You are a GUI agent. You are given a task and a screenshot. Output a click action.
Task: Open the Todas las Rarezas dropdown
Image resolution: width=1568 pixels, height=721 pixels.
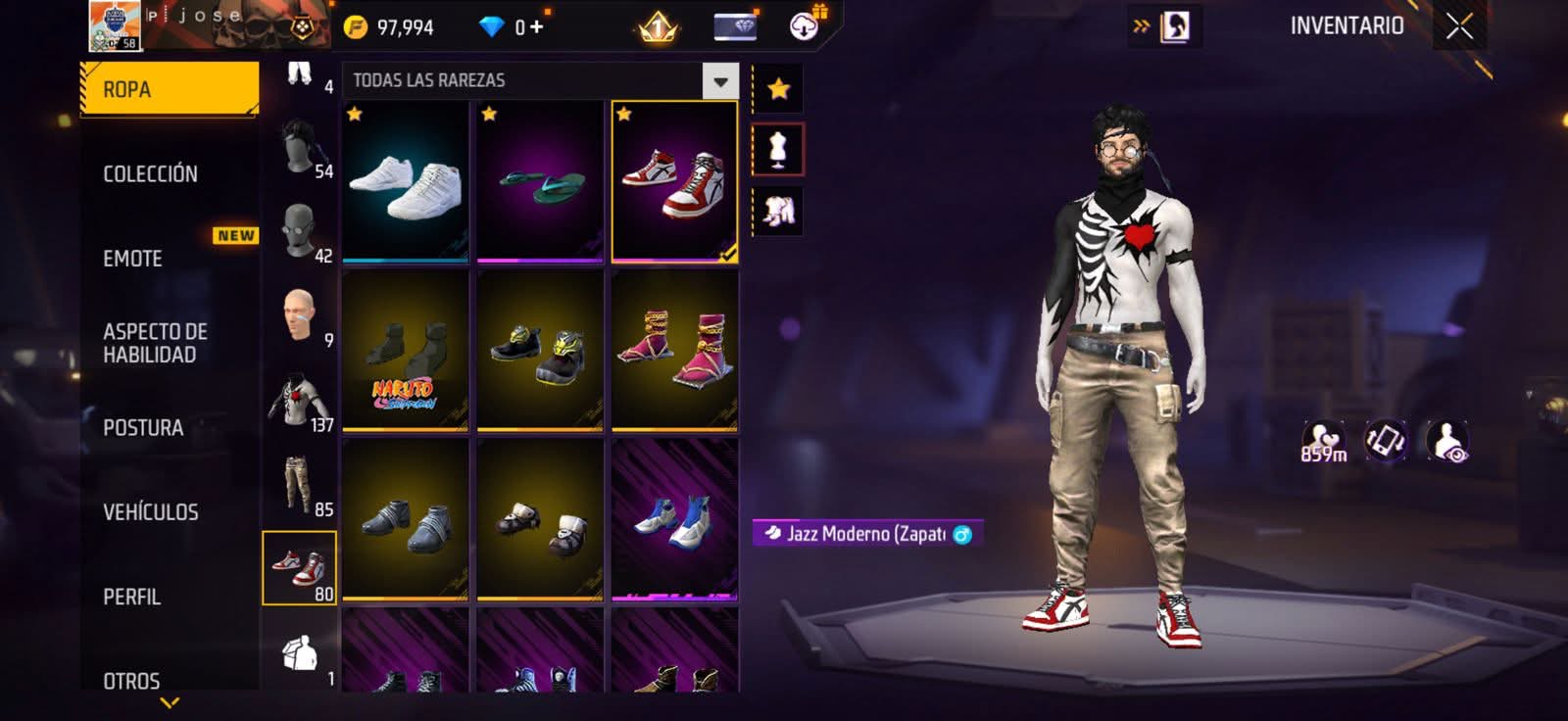tap(720, 81)
